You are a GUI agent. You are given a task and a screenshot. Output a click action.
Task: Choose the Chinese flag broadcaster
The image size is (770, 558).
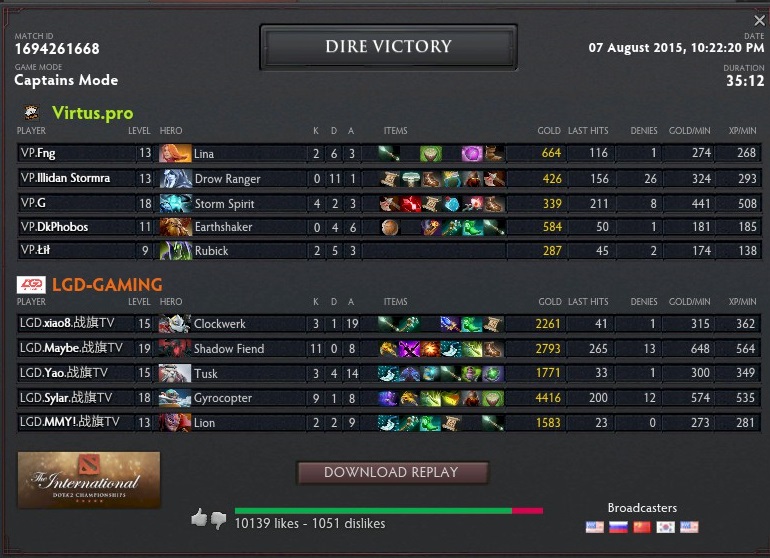coord(642,527)
